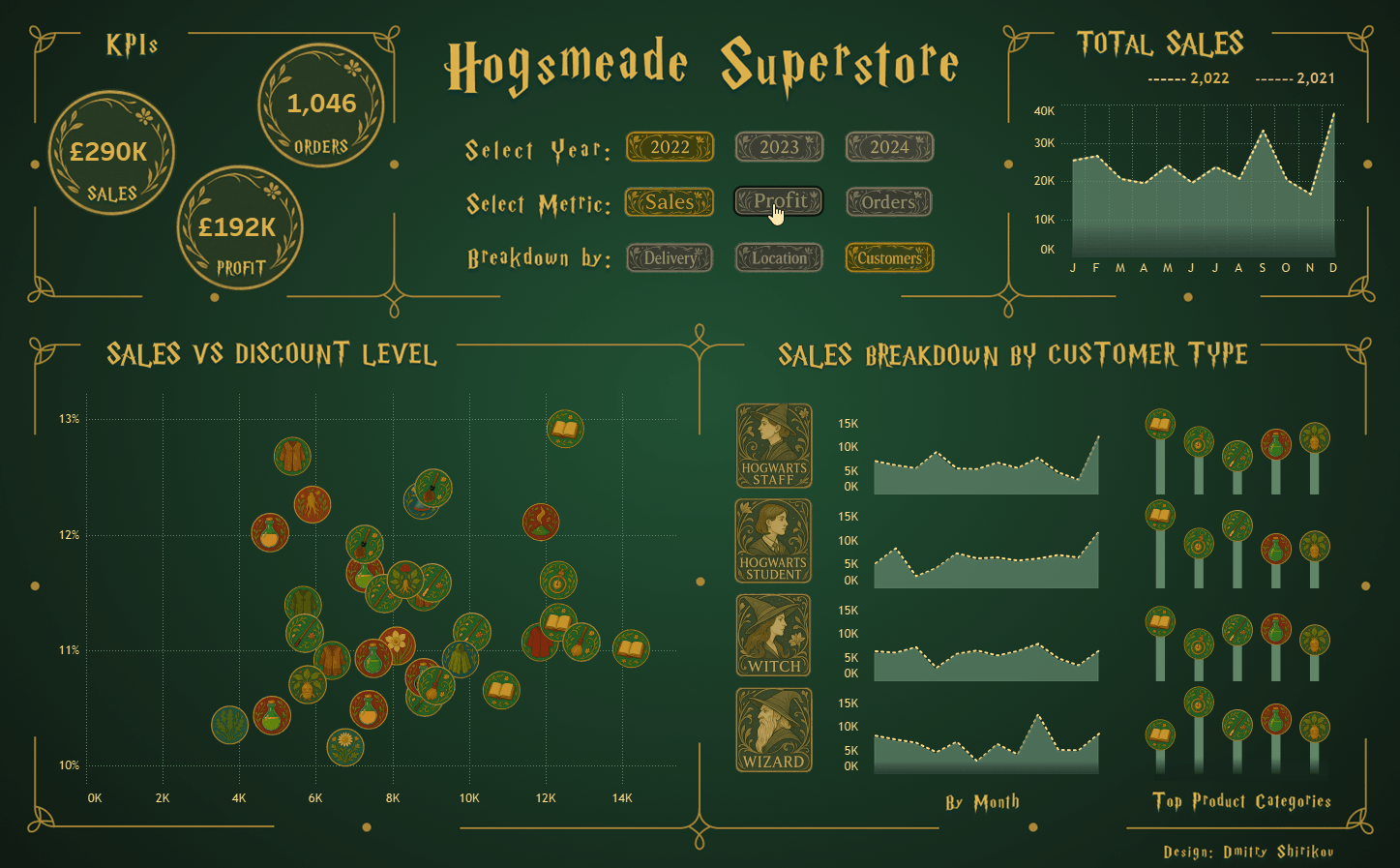
Task: Select the Hogwarts Student portrait card
Action: tap(774, 541)
